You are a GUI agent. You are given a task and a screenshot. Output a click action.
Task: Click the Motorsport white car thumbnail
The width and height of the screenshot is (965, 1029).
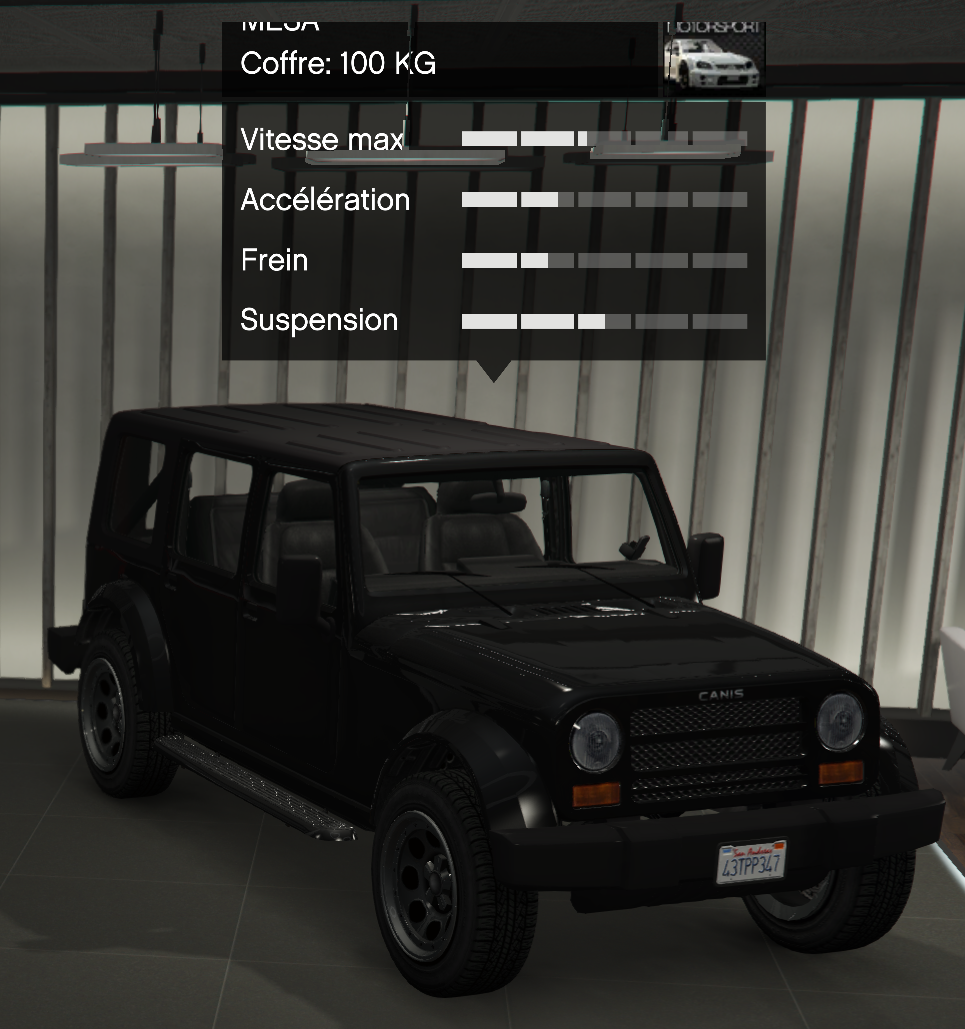click(713, 58)
